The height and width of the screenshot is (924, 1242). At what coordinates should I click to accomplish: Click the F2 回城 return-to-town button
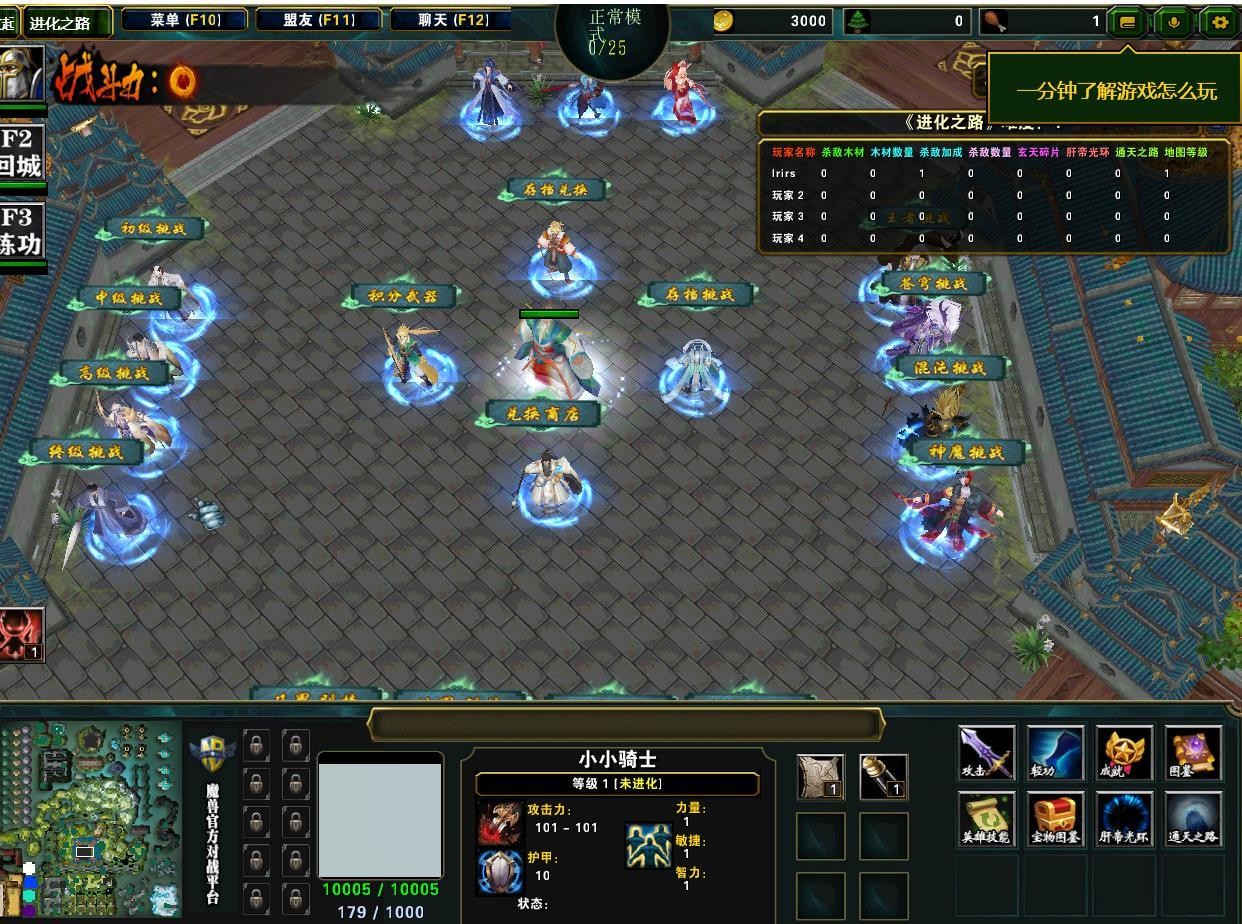[21, 153]
